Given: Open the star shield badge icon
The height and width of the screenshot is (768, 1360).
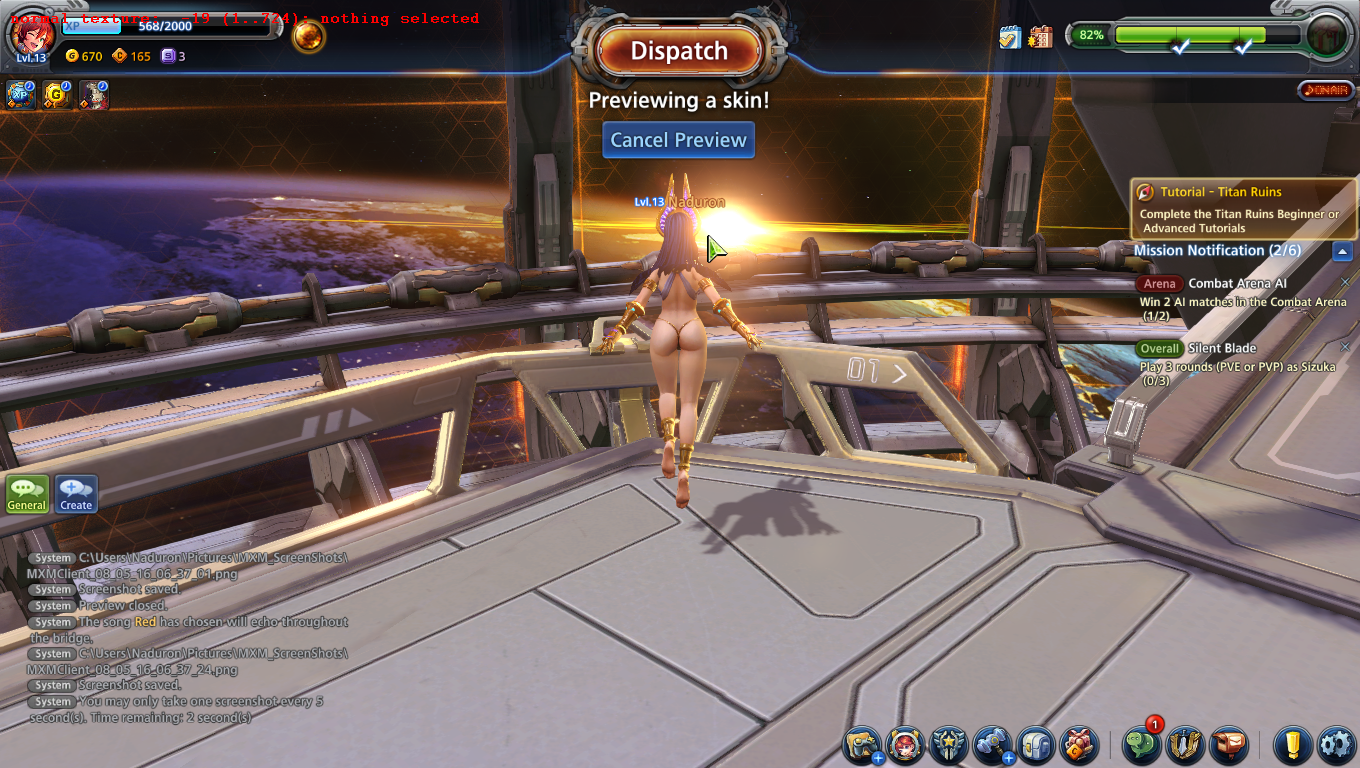Looking at the screenshot, I should (948, 745).
